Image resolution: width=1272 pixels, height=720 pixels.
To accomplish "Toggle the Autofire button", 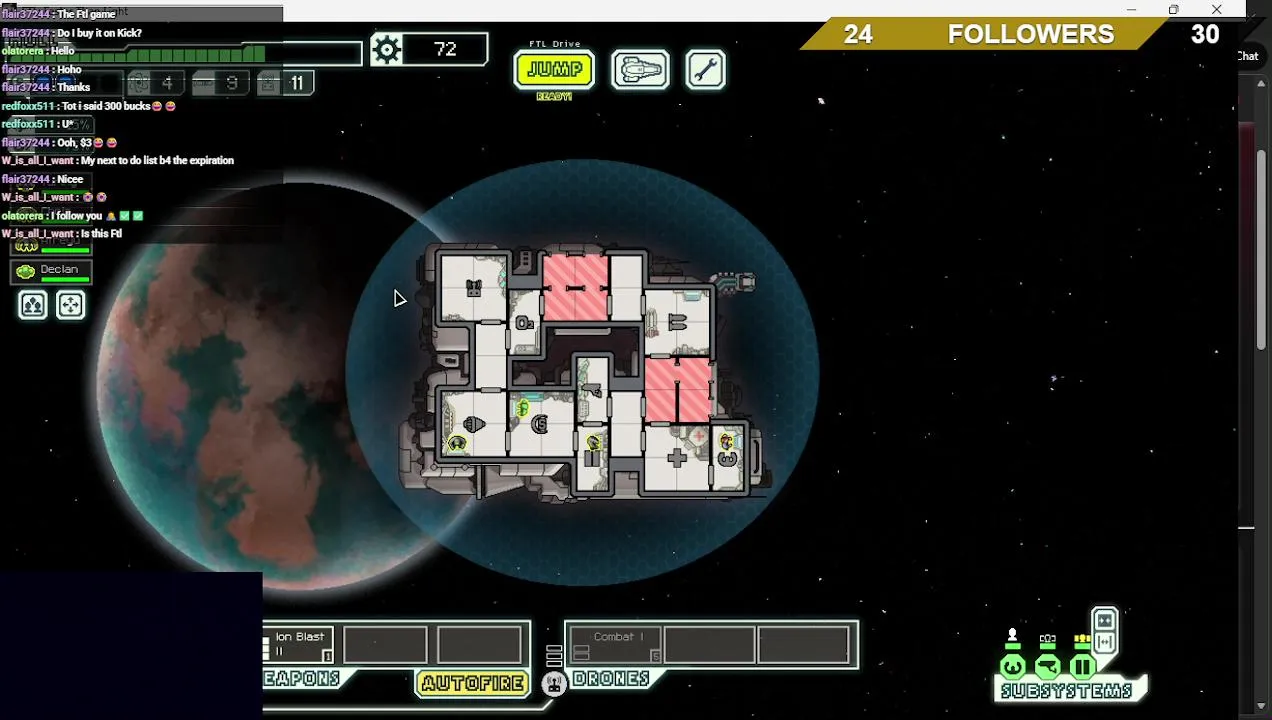I will click(472, 683).
